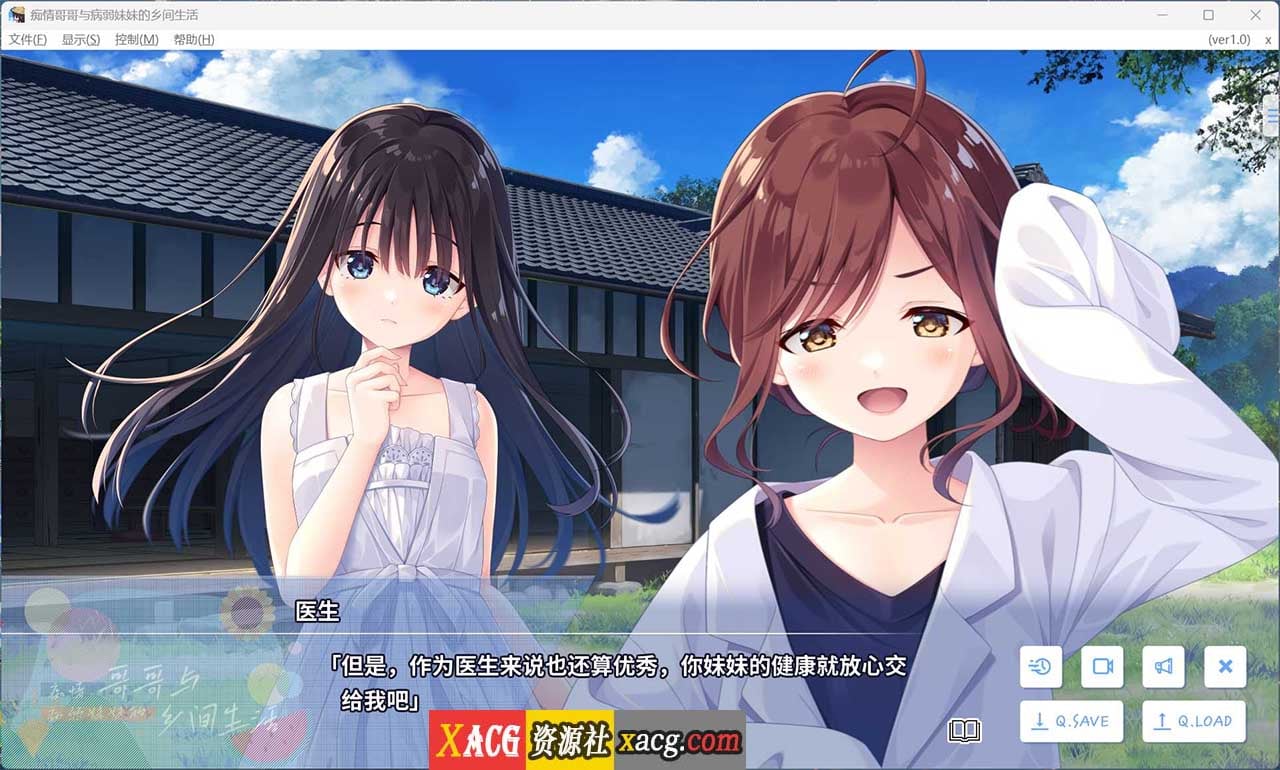Screen dimensions: 1280x770
Task: Hide the dialogue box using the X icon
Action: coord(1224,667)
